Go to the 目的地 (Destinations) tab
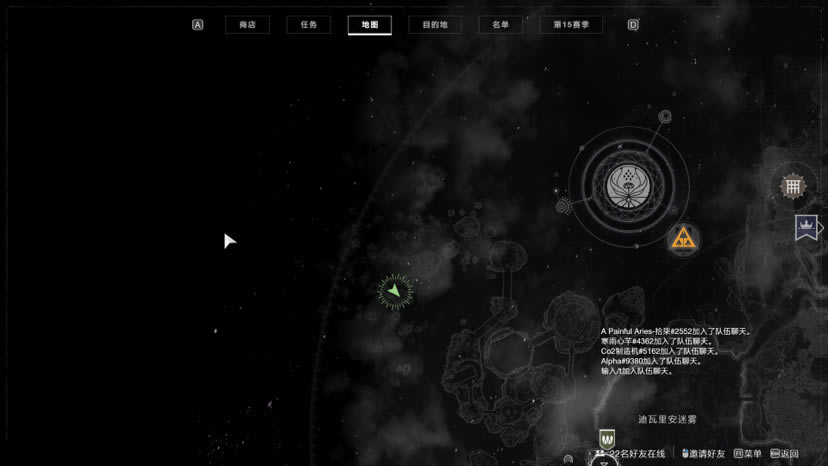828x466 pixels. [x=434, y=25]
